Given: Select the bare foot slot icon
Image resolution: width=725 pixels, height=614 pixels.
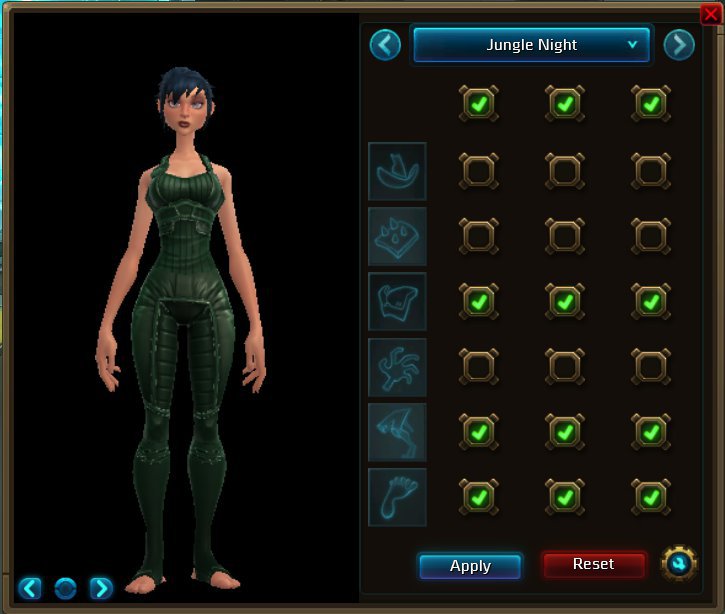Looking at the screenshot, I should click(397, 497).
